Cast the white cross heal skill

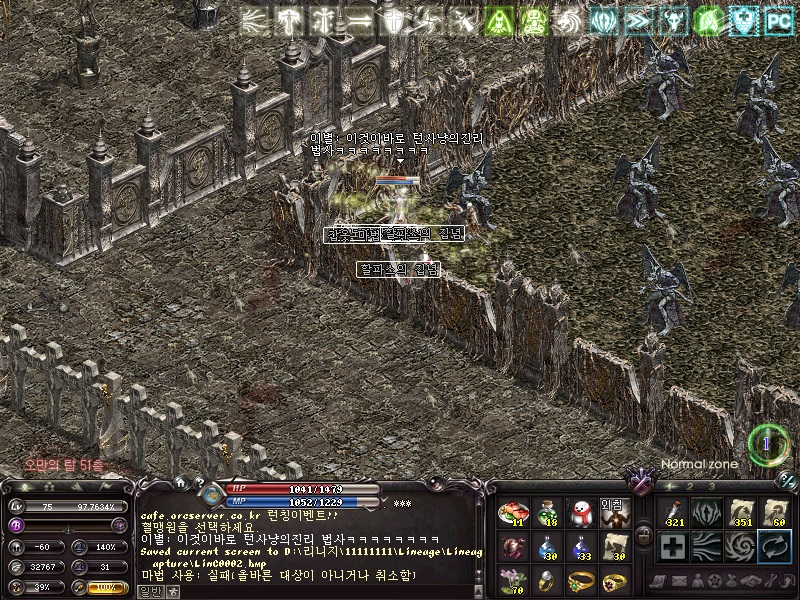[x=673, y=547]
